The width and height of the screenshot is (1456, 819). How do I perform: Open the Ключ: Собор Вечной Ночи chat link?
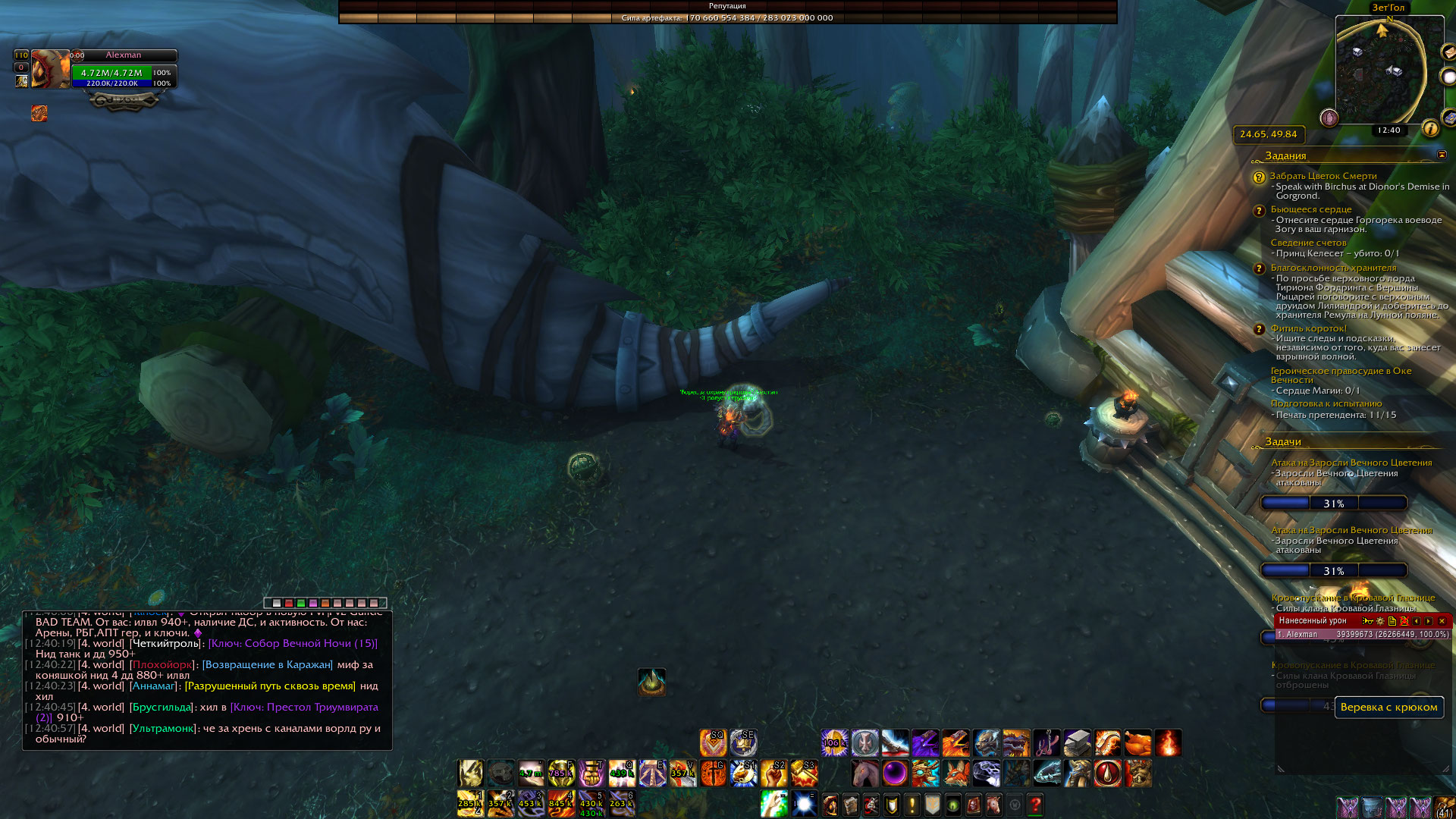click(x=293, y=643)
